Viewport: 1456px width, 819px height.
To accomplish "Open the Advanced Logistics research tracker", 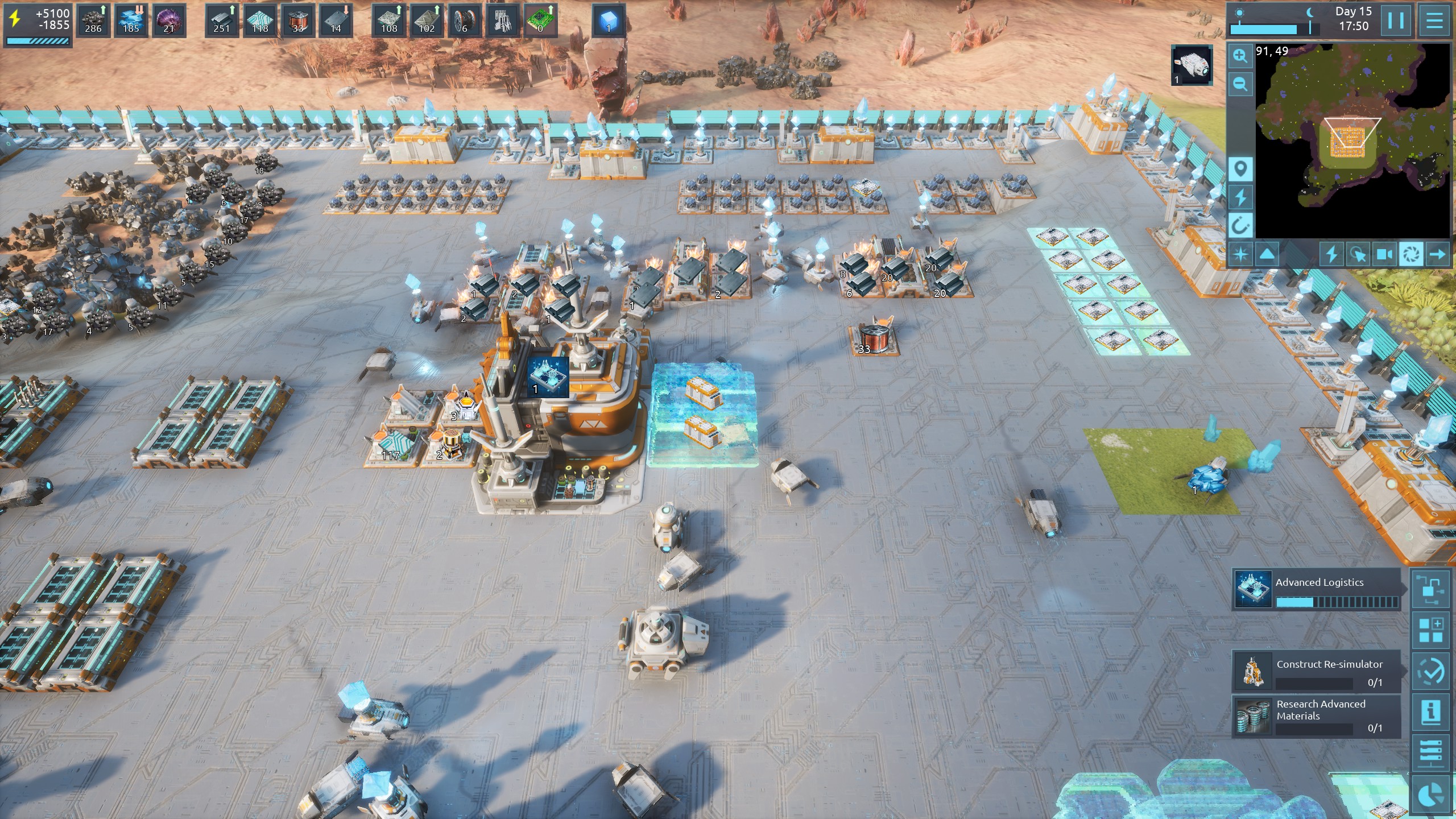I will coord(1316,589).
